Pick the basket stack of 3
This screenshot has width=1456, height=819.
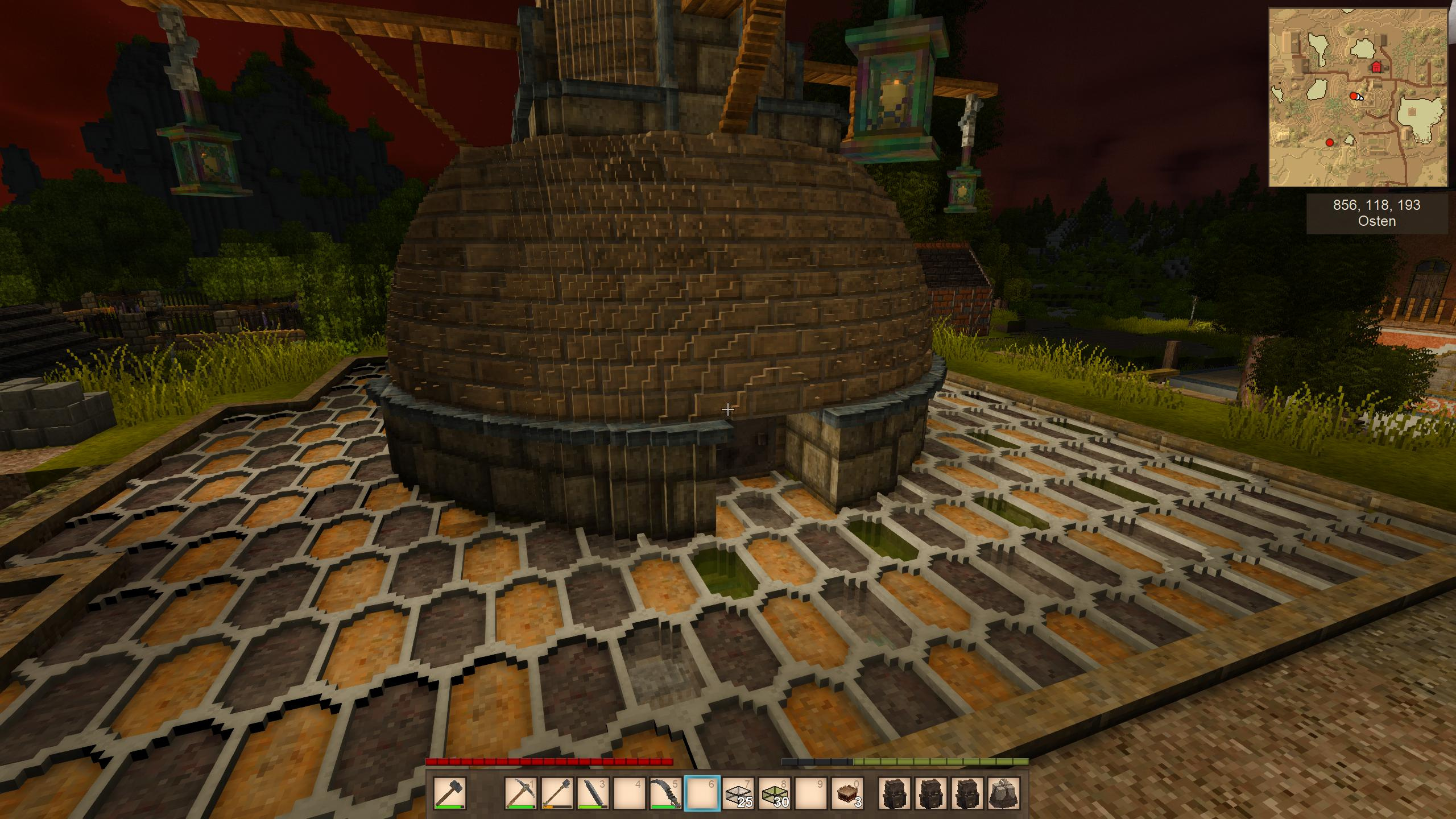[848, 792]
